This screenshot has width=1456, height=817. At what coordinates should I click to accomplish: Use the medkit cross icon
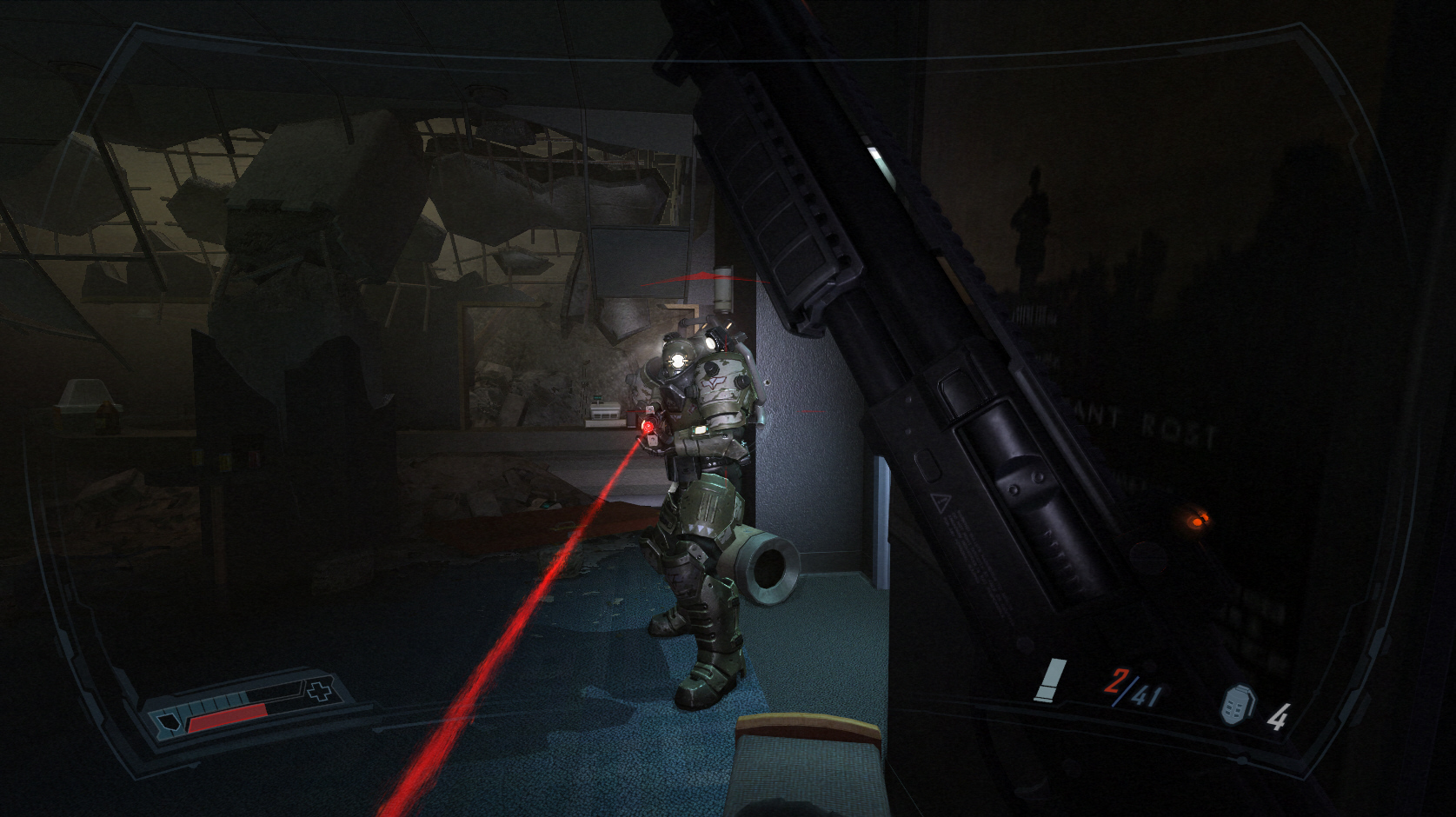320,691
